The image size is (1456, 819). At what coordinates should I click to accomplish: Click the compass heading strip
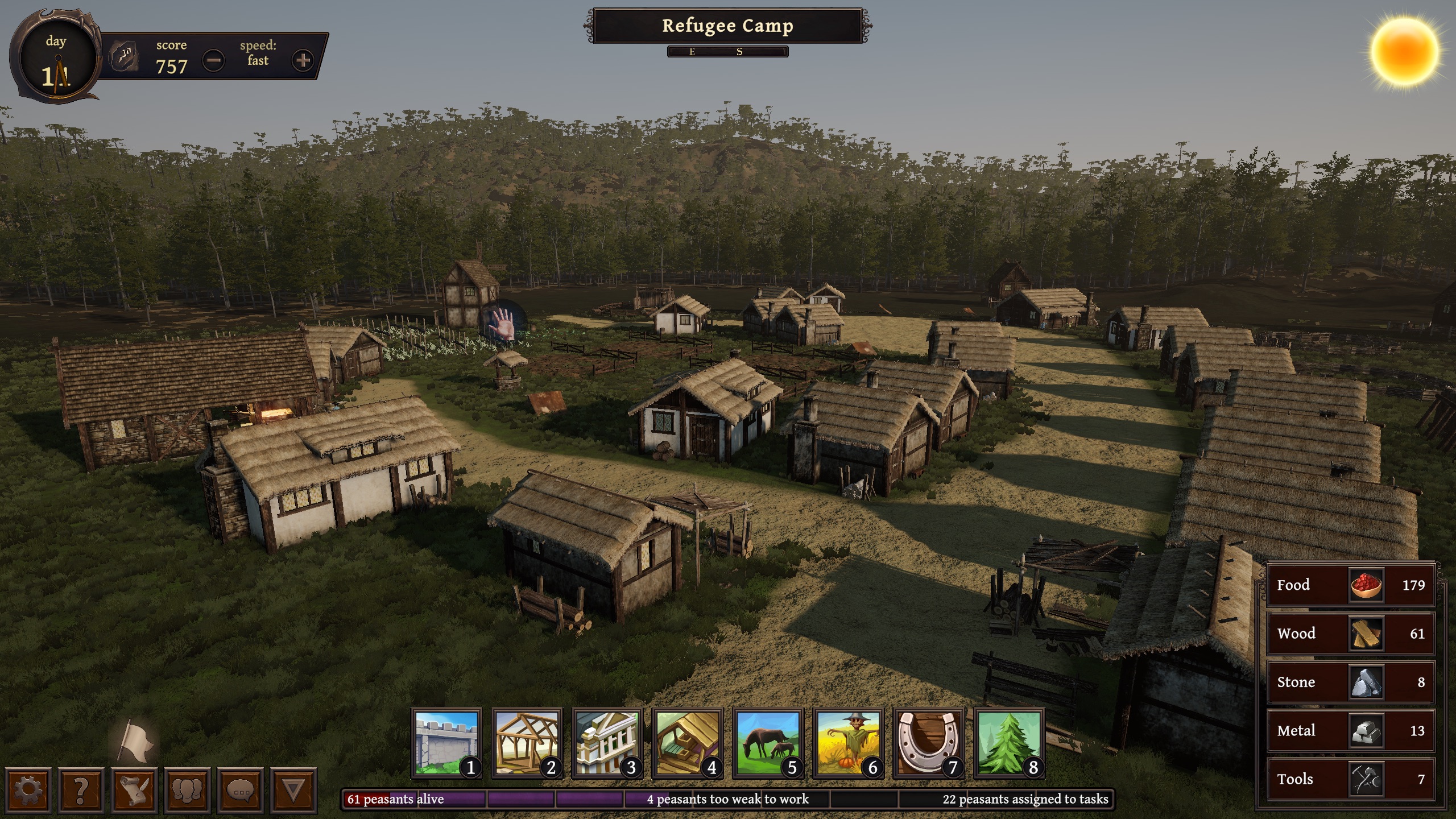(x=727, y=52)
